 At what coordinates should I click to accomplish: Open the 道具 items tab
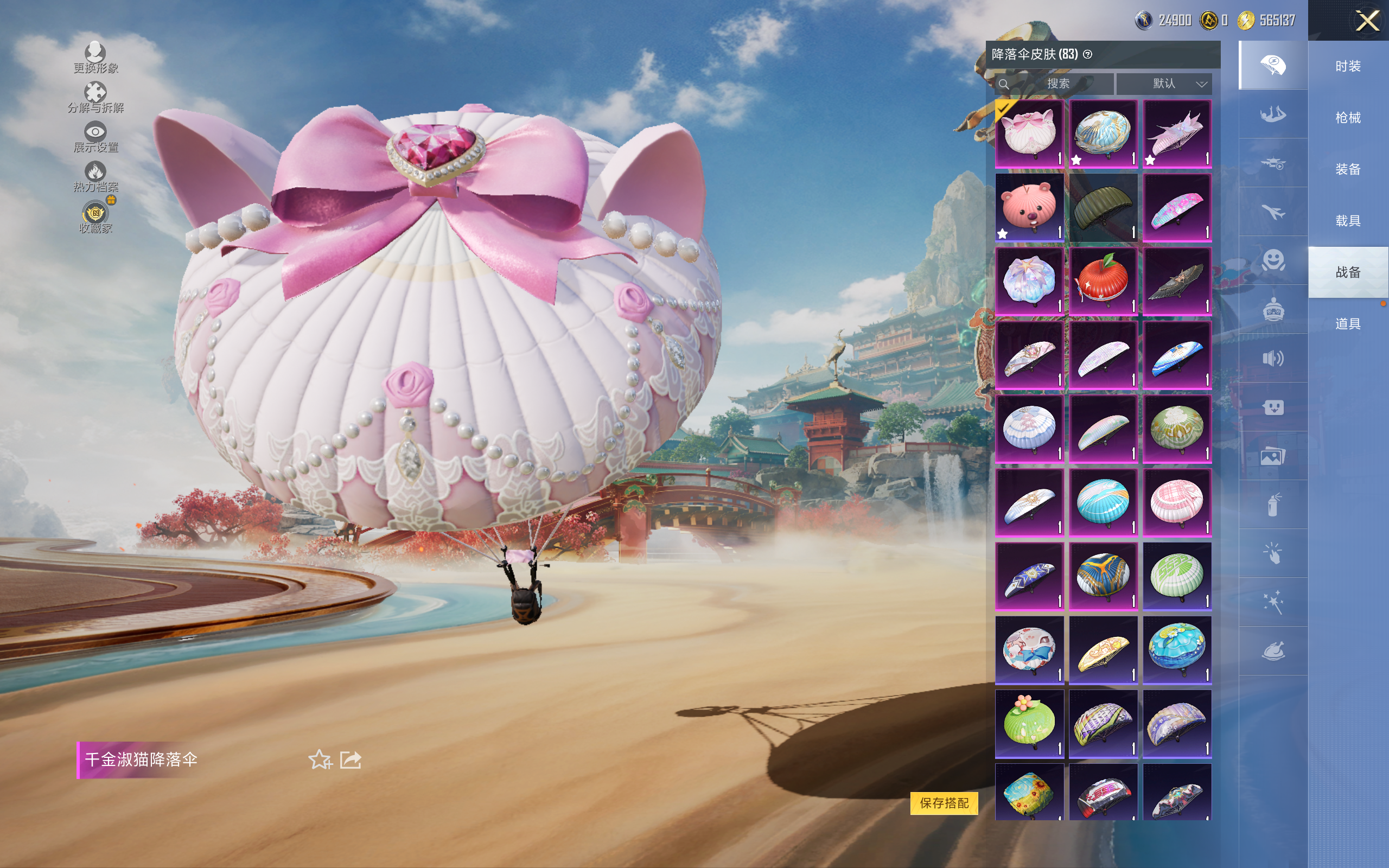(x=1348, y=324)
